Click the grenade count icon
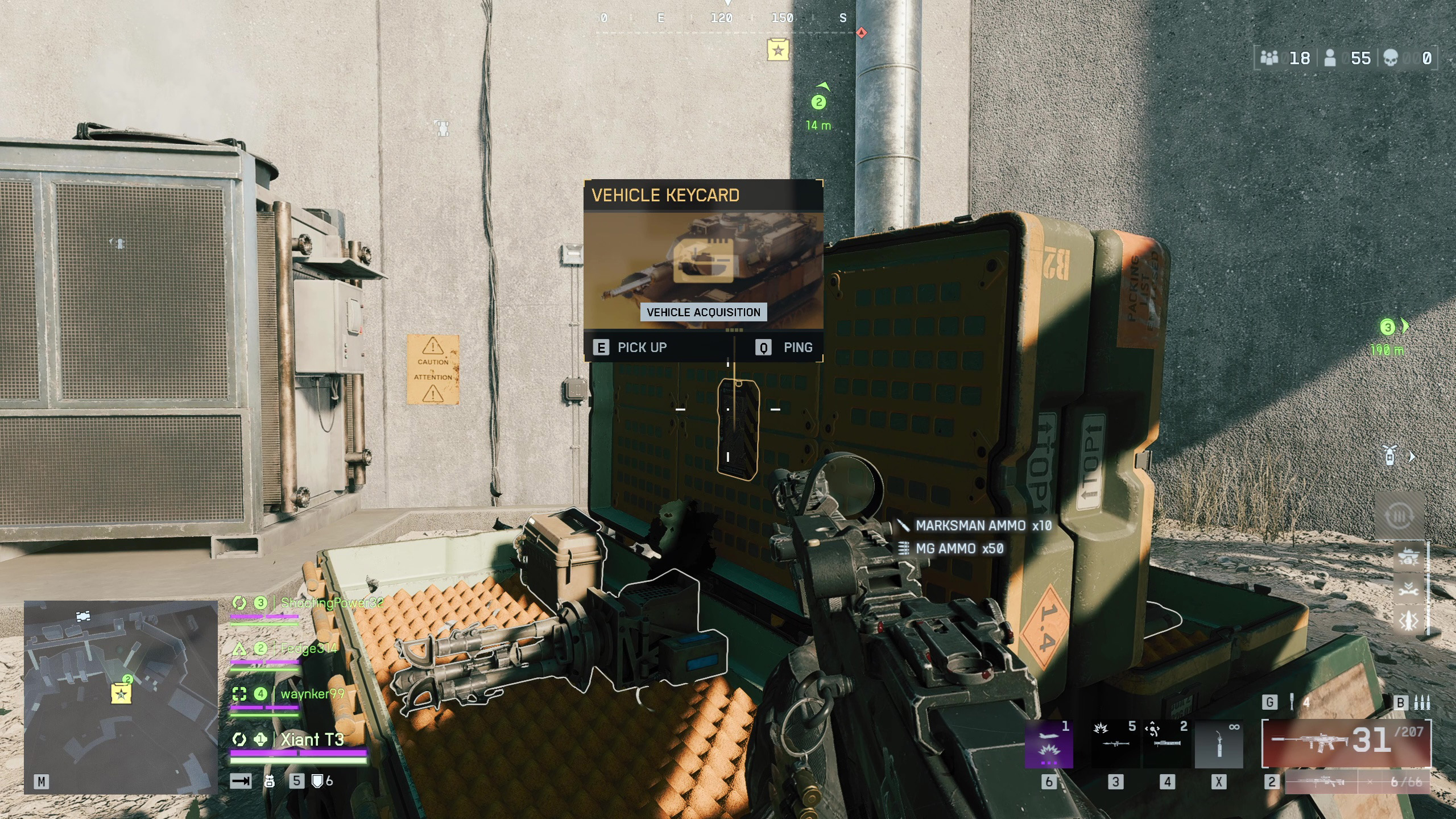This screenshot has width=1456, height=819. point(1292,702)
